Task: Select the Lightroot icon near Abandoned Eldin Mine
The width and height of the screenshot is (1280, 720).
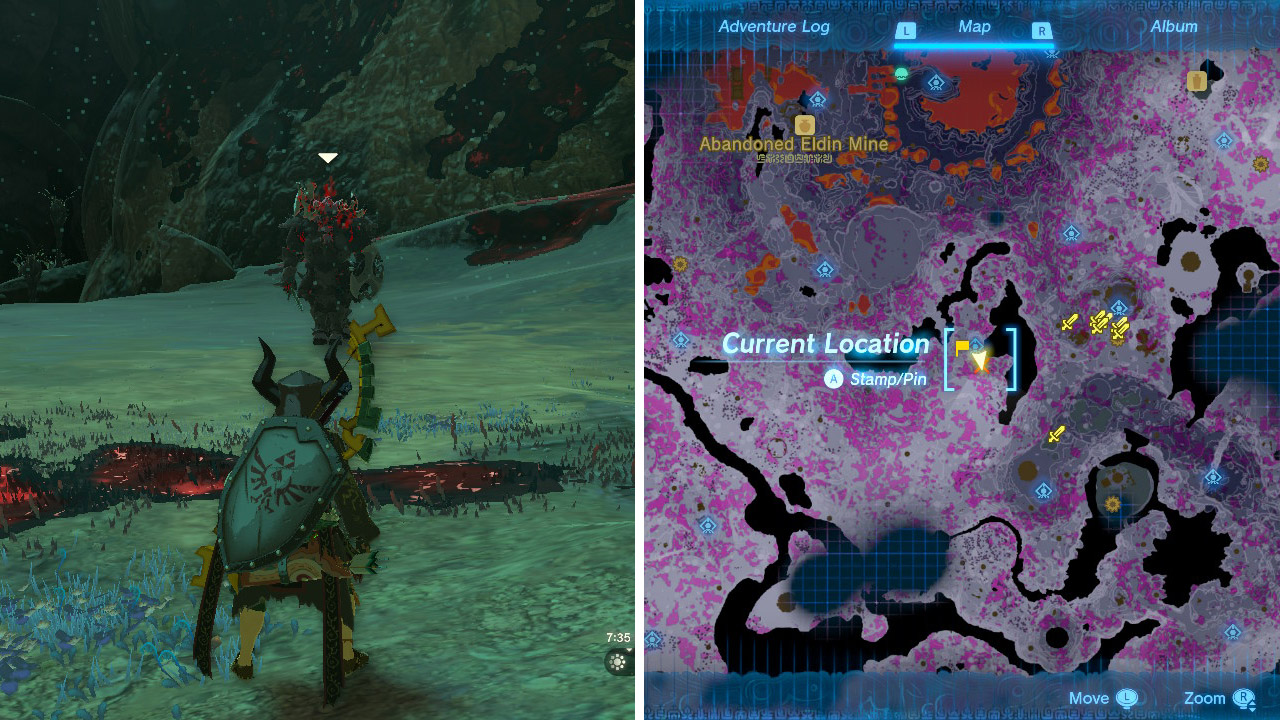Action: [x=816, y=100]
